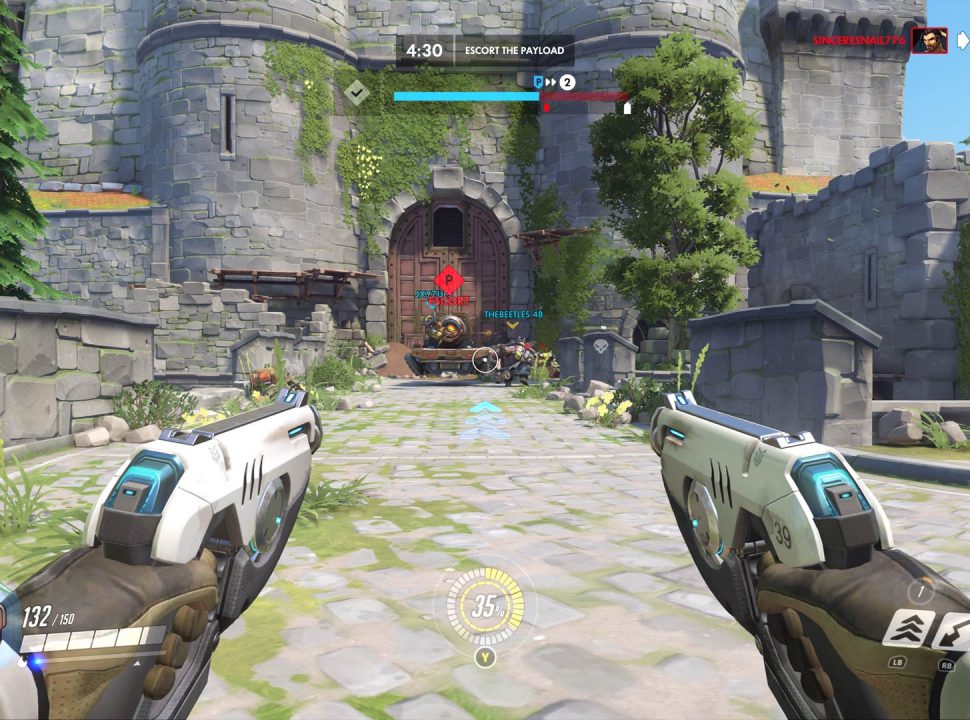Image resolution: width=970 pixels, height=720 pixels.
Task: Select the 35% ultimate charge meter
Action: [485, 606]
